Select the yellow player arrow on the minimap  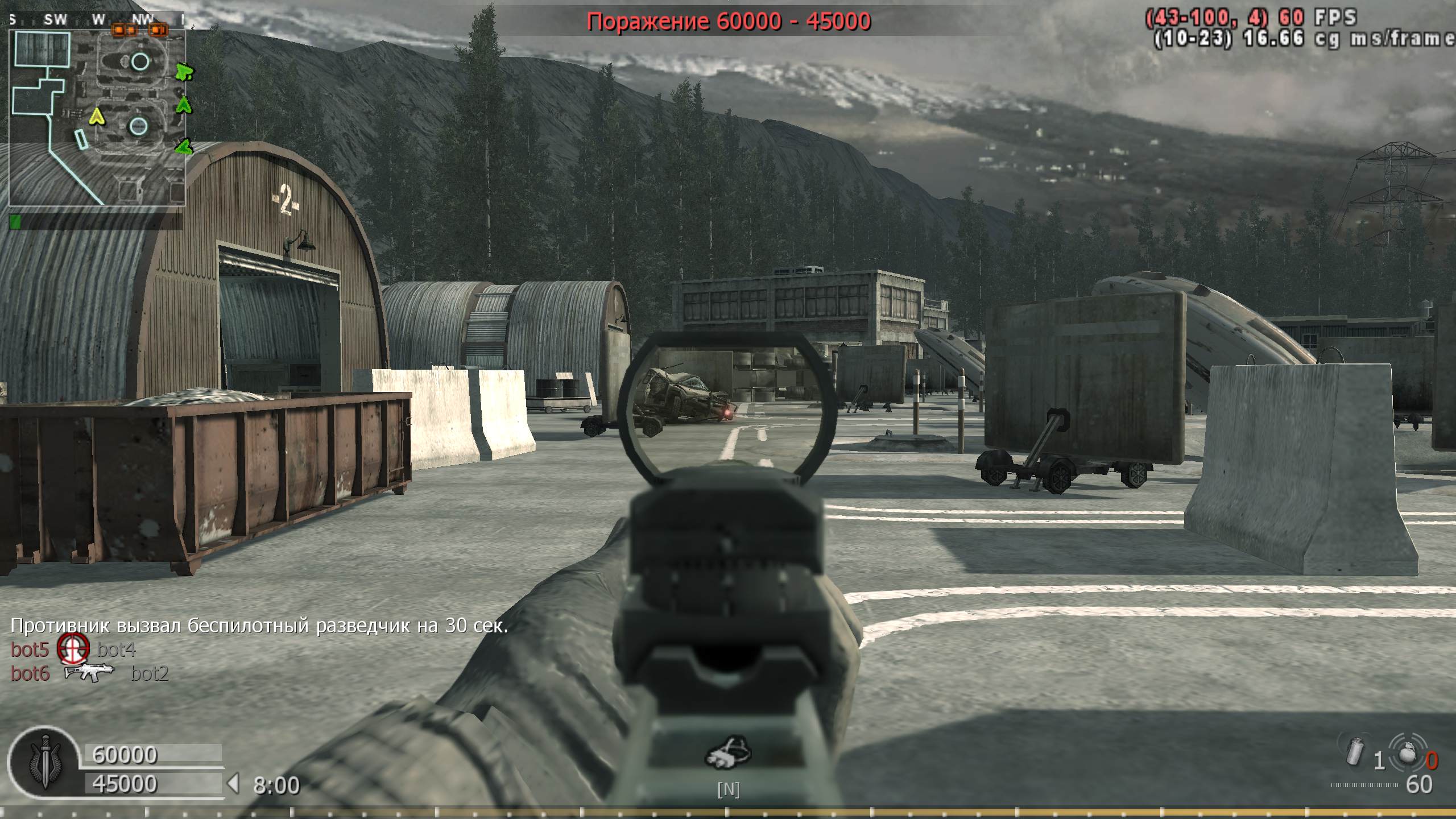pyautogui.click(x=98, y=117)
